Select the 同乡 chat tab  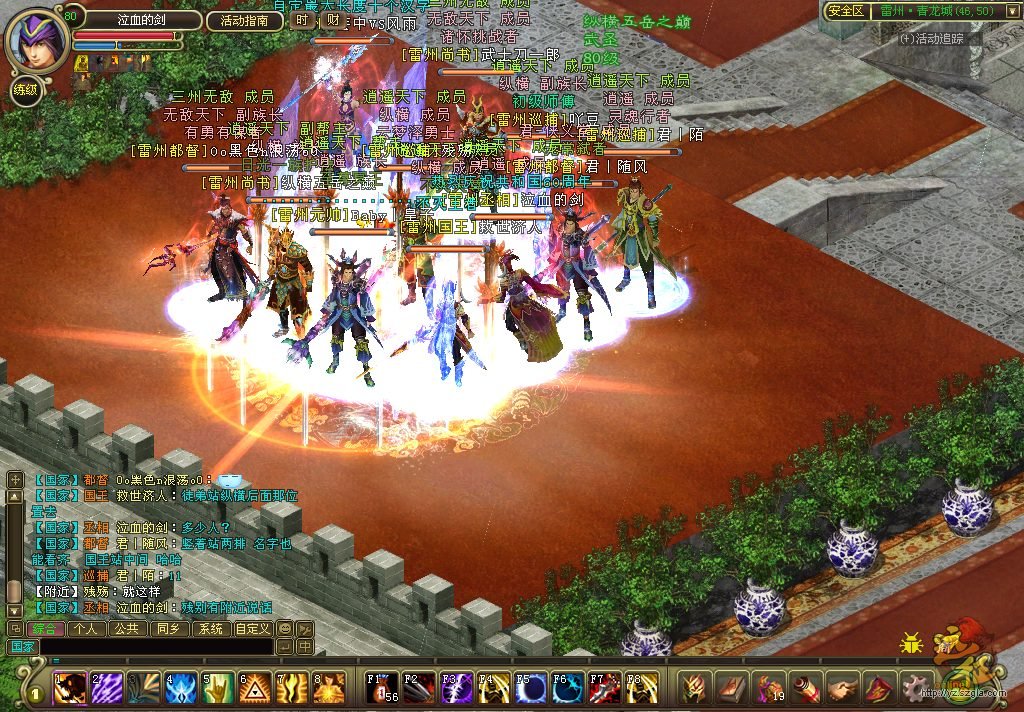coord(168,629)
